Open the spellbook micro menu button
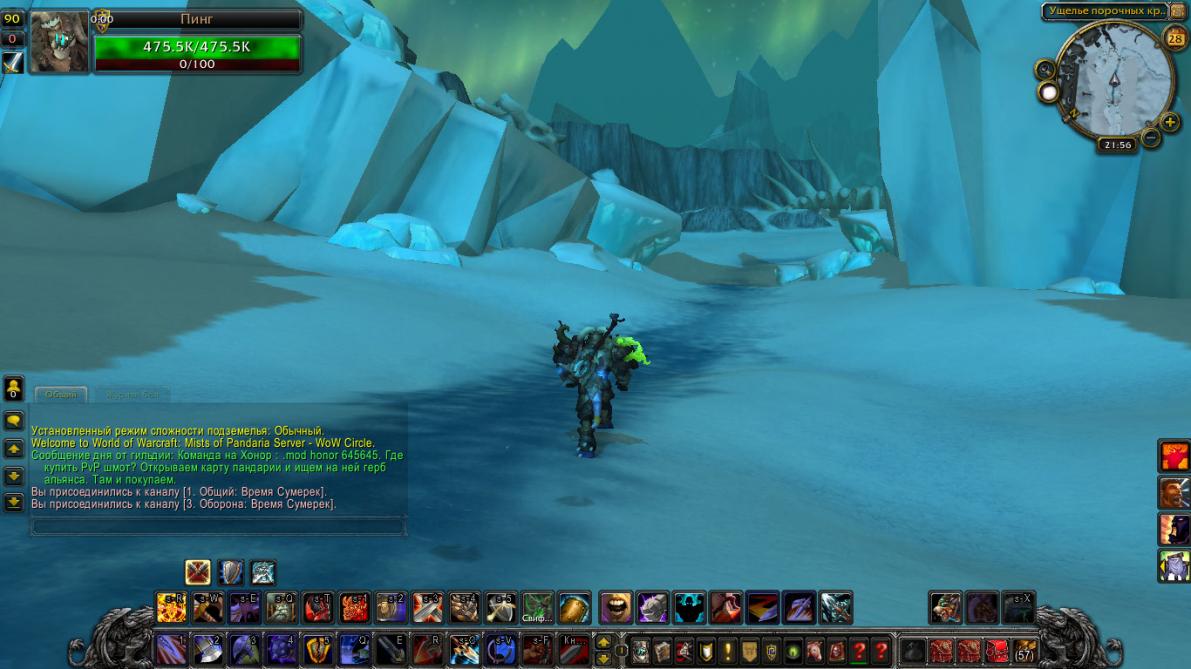 tap(662, 650)
